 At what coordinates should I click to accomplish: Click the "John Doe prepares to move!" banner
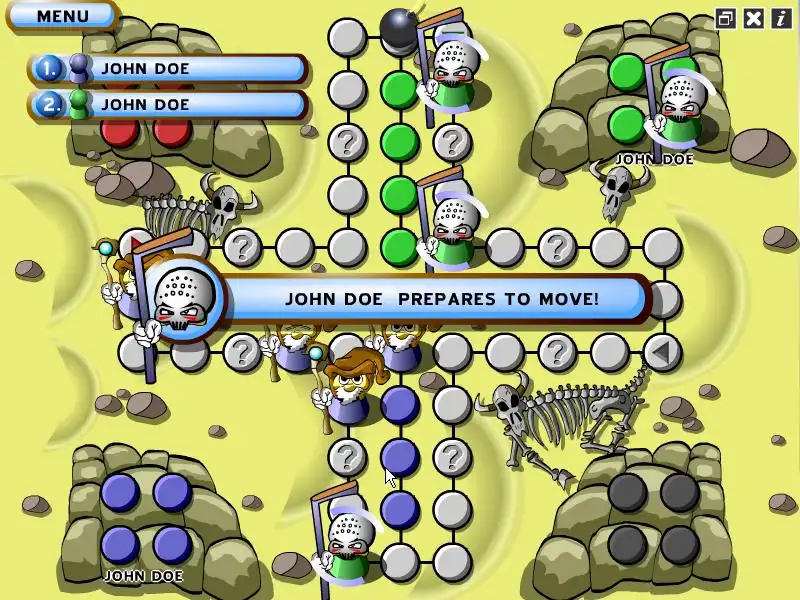(440, 298)
